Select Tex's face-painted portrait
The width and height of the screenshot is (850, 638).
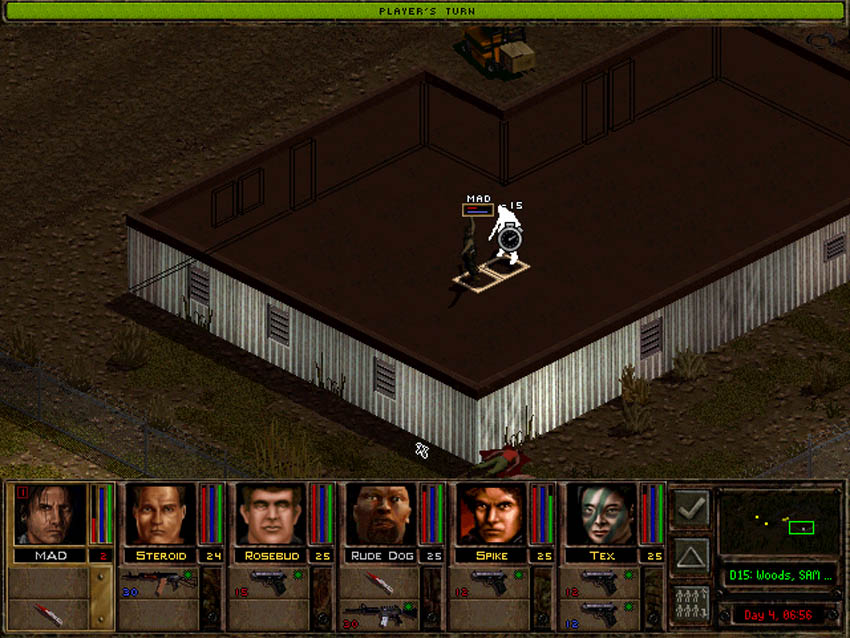[x=601, y=515]
